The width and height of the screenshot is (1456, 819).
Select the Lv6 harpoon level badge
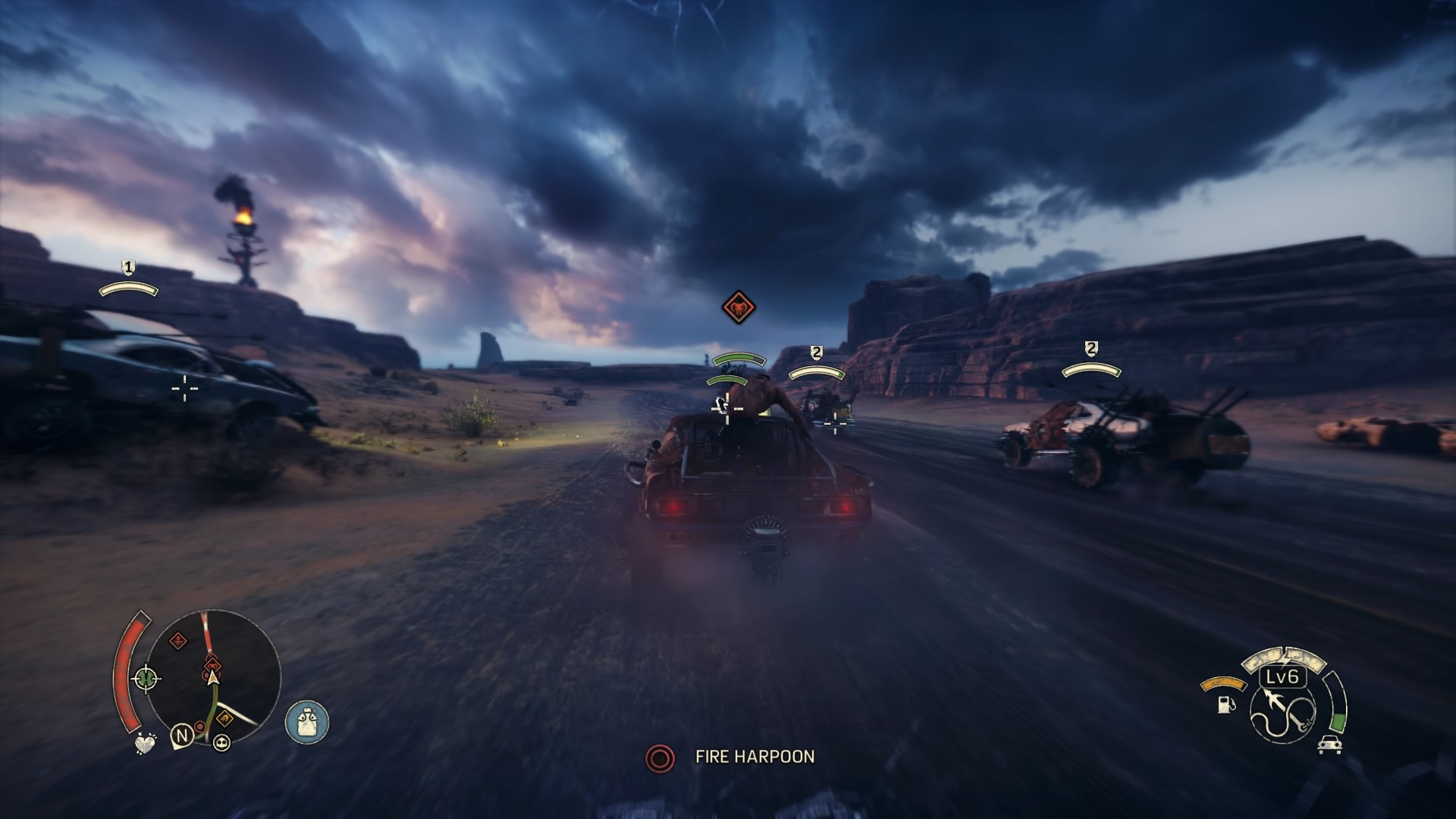1283,676
